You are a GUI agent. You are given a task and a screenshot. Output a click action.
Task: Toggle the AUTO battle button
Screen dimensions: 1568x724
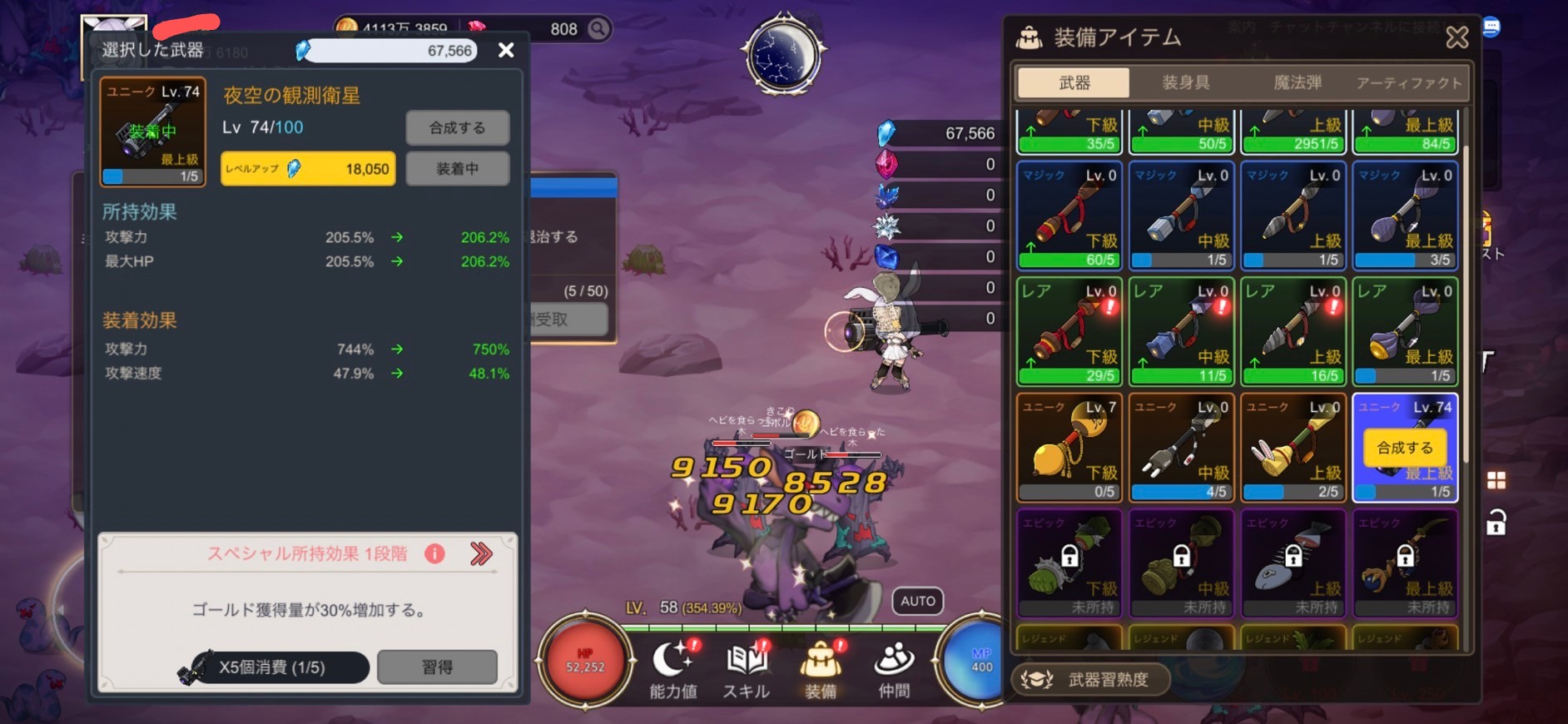917,601
